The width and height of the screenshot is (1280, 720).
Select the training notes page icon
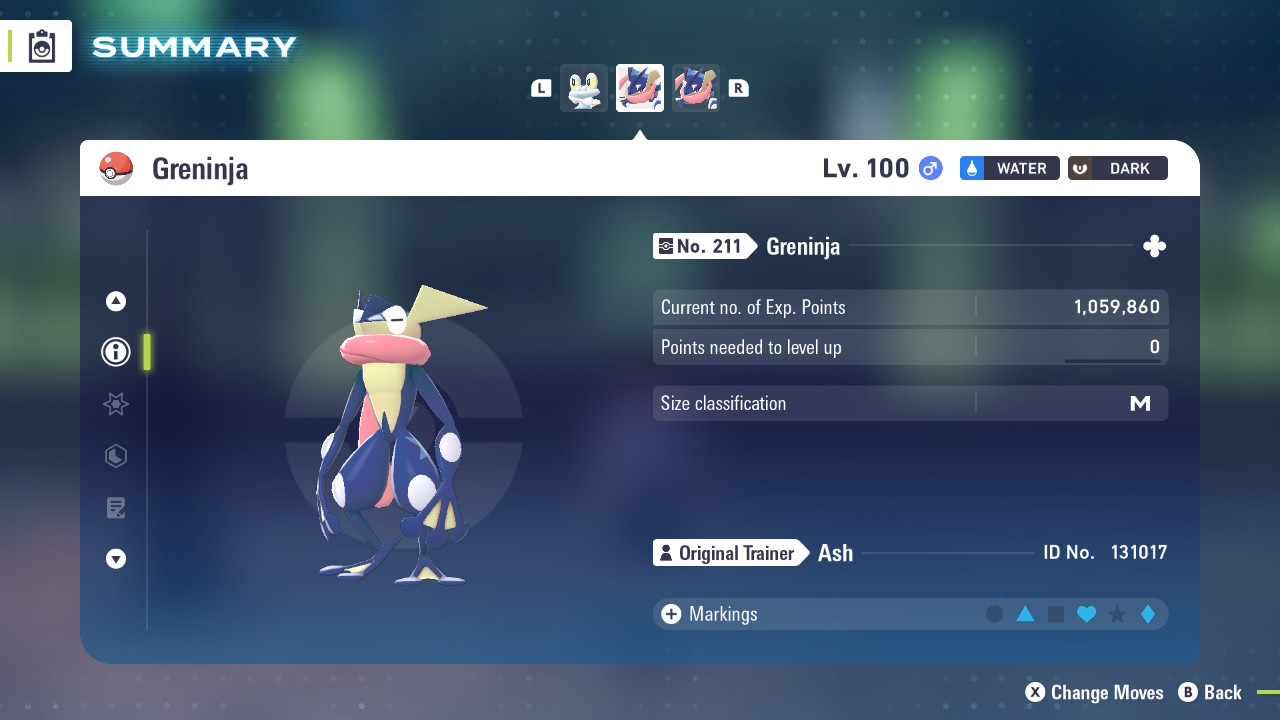115,508
